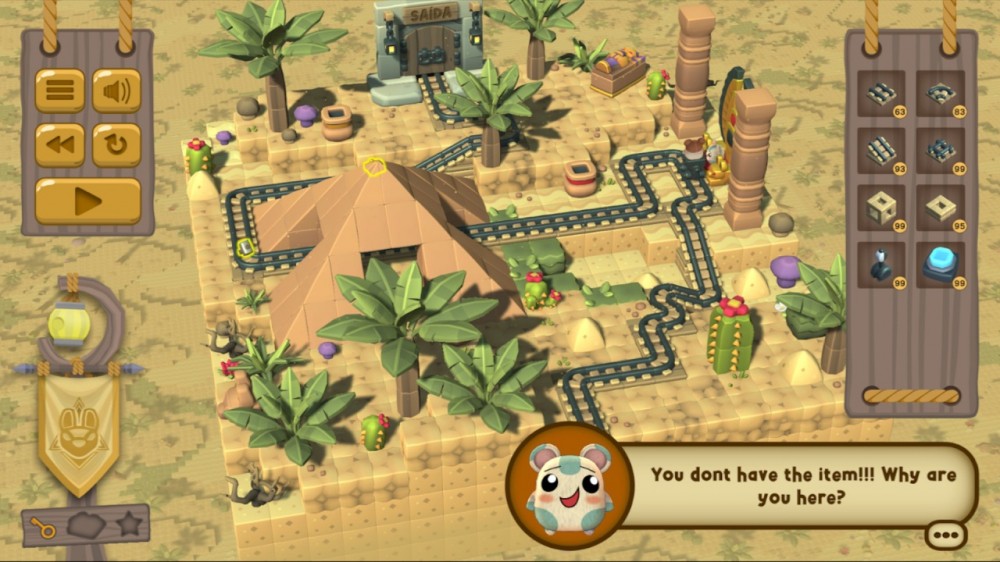1000x562 pixels.
Task: Select the flat sand block with 95 count
Action: pos(940,208)
